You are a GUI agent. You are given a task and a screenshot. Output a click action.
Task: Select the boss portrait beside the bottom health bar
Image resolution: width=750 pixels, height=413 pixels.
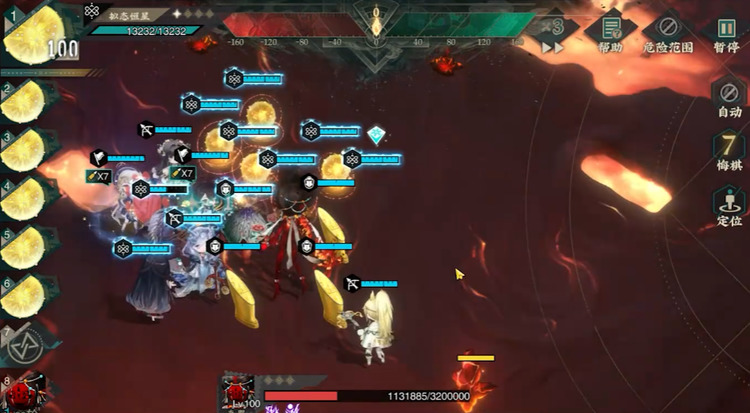(240, 393)
